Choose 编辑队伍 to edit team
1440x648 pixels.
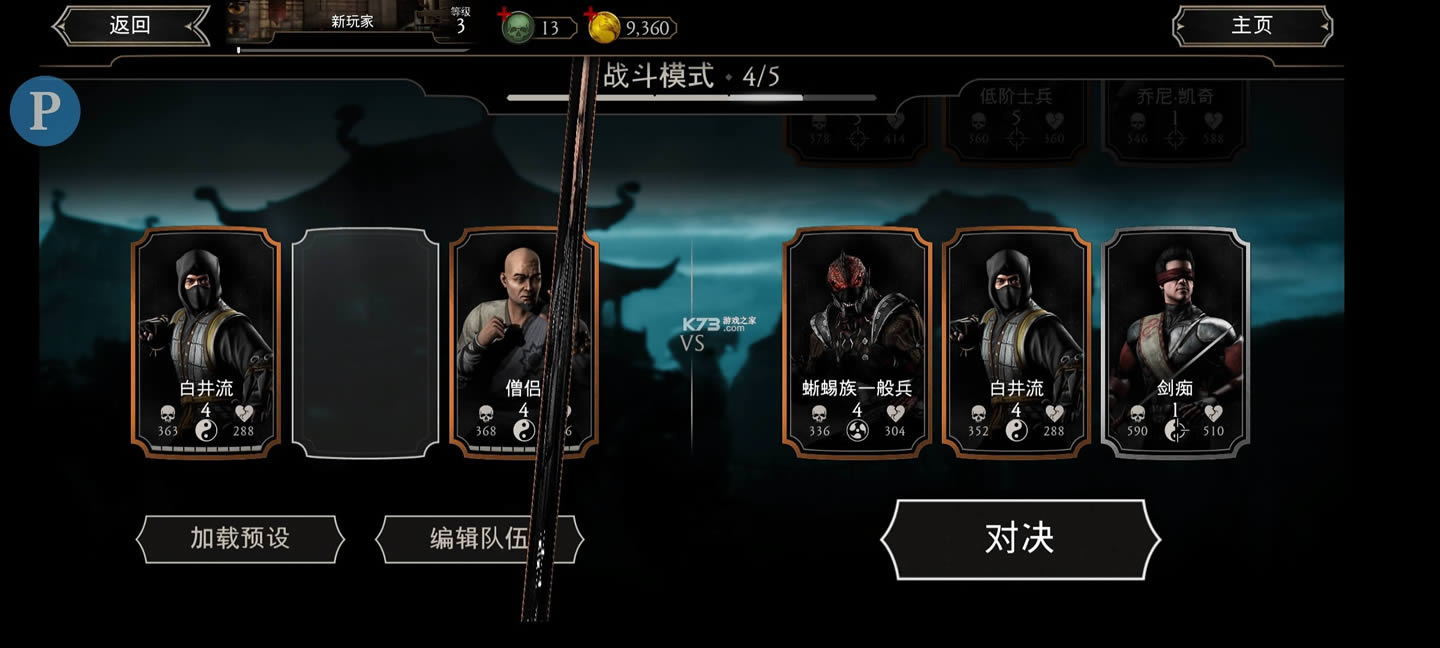click(479, 539)
